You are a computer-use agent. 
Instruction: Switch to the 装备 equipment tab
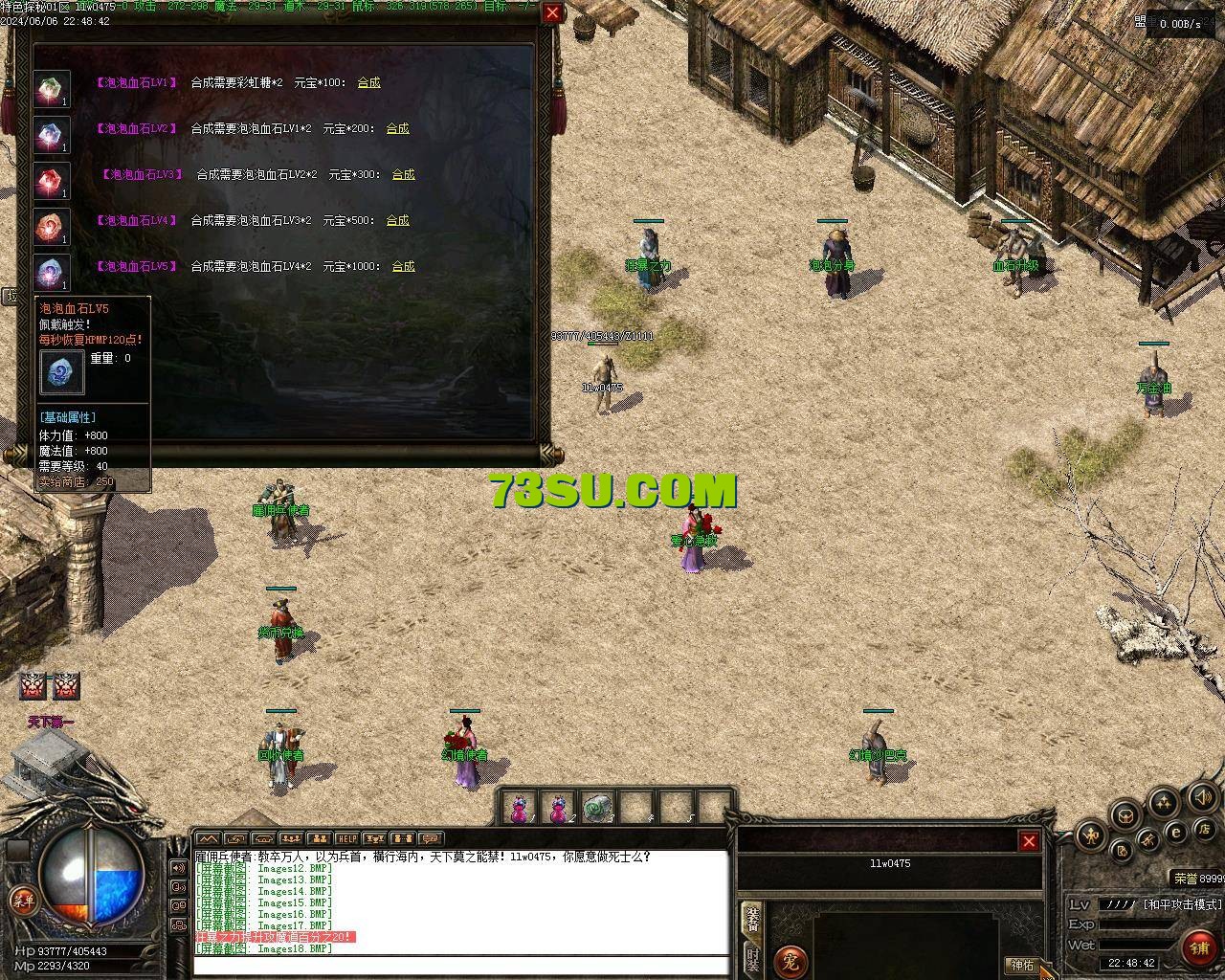753,919
